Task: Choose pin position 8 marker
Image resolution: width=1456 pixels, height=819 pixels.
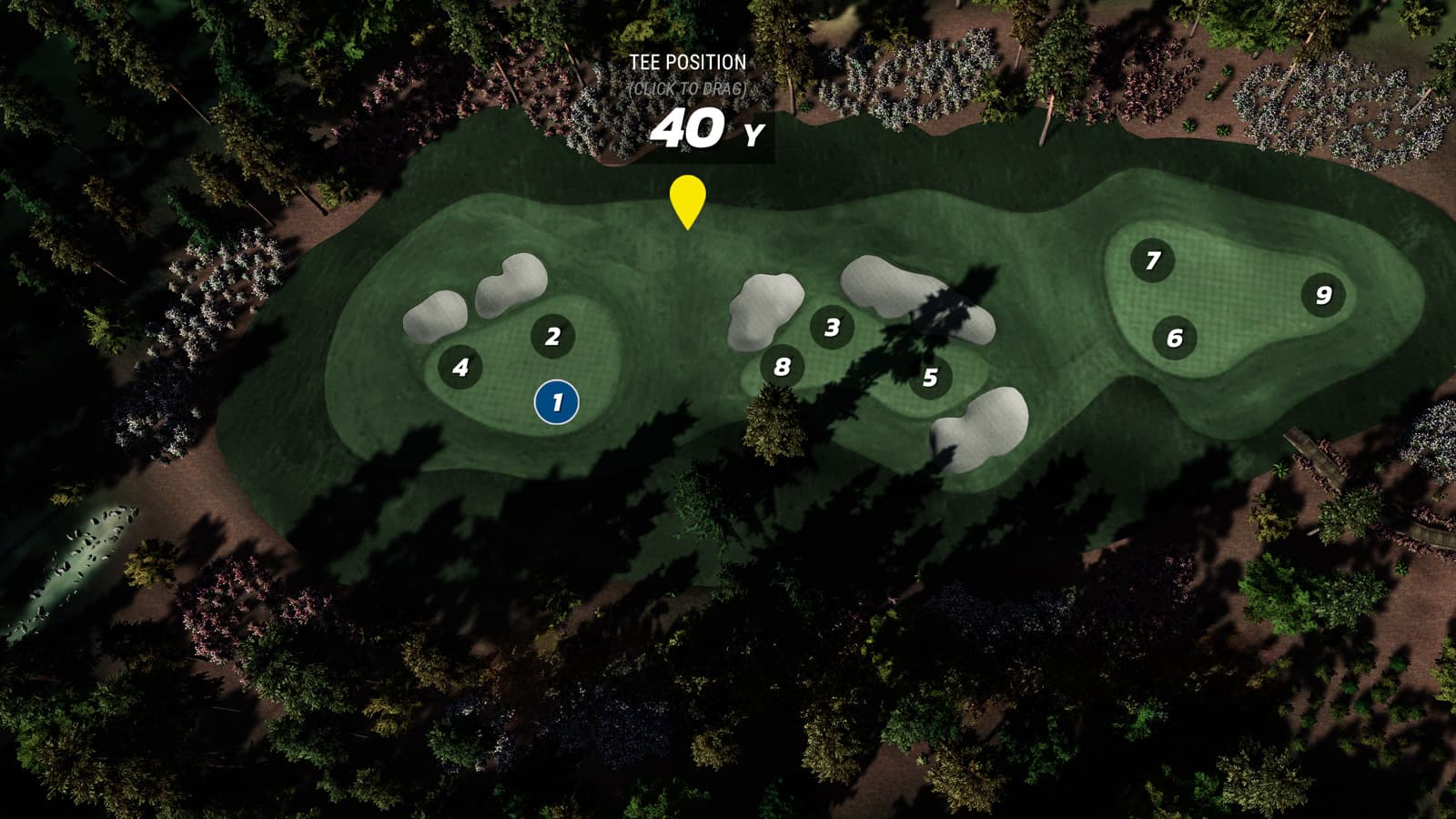Action: point(782,367)
